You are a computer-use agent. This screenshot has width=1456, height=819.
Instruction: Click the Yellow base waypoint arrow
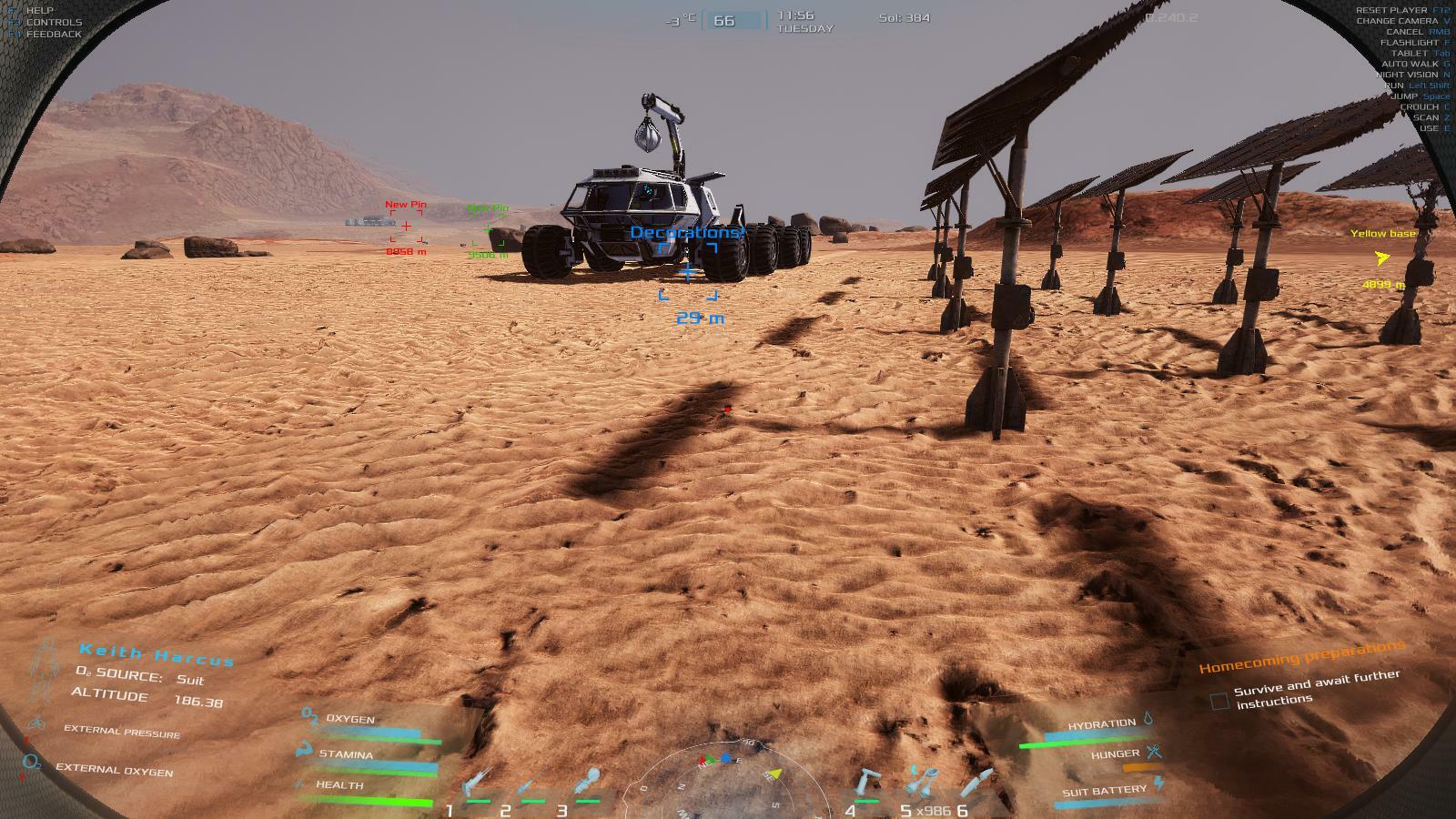(1382, 258)
